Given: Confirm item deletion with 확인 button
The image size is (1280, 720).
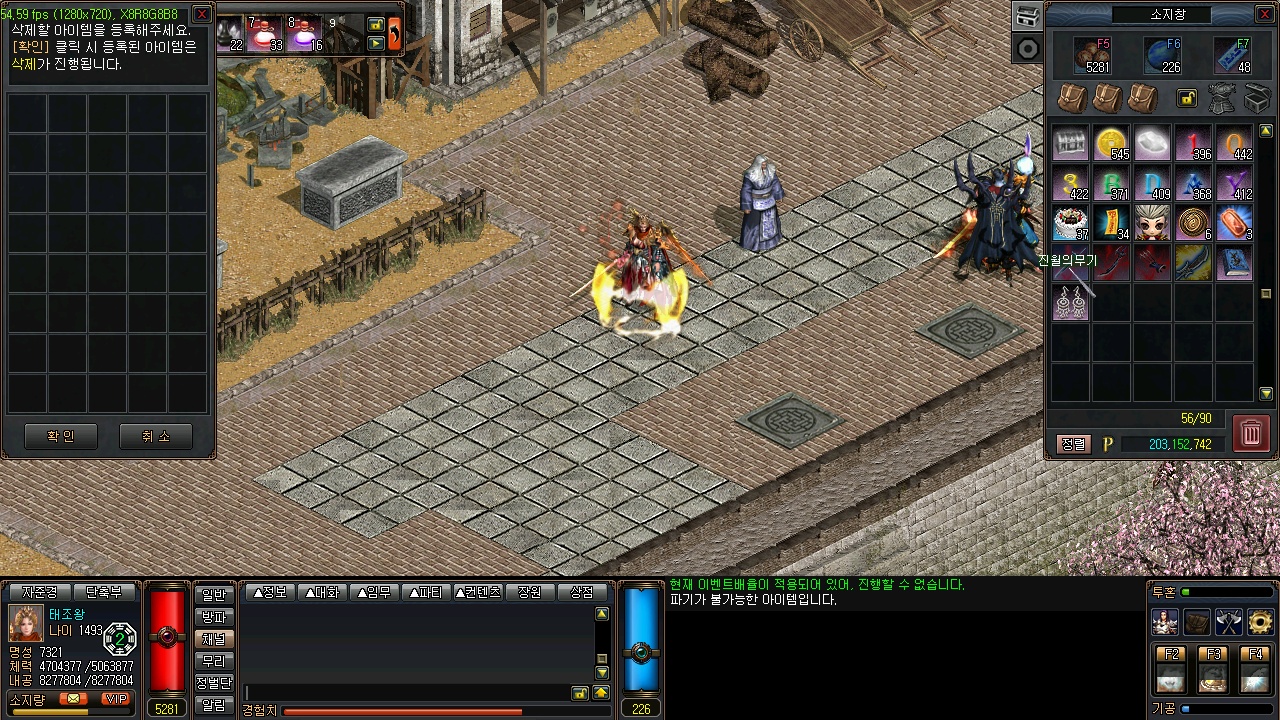Looking at the screenshot, I should (x=60, y=436).
